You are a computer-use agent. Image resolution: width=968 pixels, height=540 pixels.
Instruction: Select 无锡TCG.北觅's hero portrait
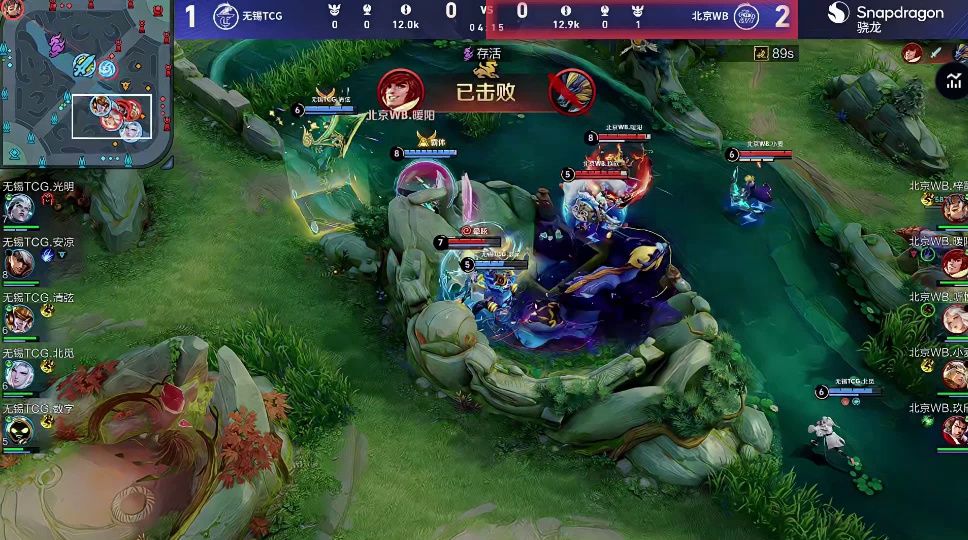(19, 375)
